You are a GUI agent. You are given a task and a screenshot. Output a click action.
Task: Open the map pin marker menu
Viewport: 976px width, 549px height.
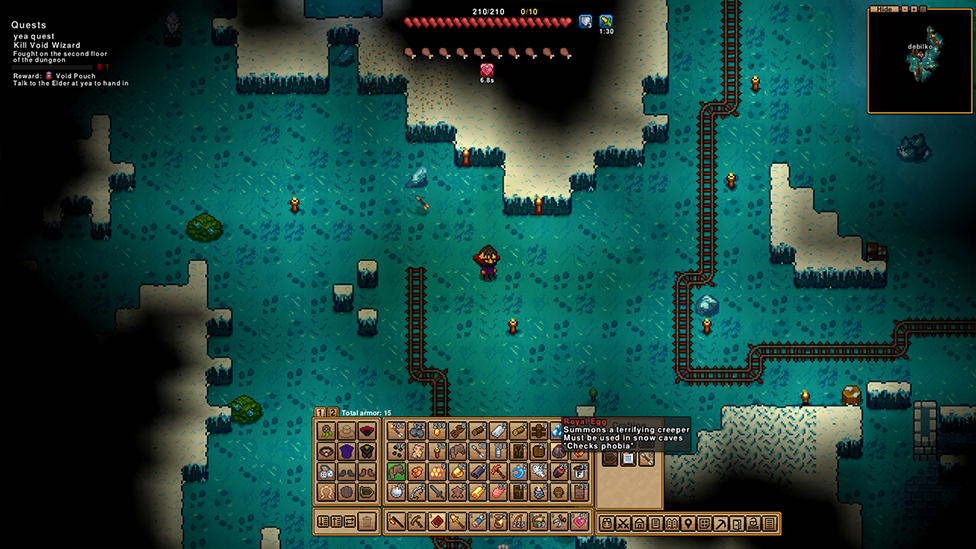(x=688, y=523)
